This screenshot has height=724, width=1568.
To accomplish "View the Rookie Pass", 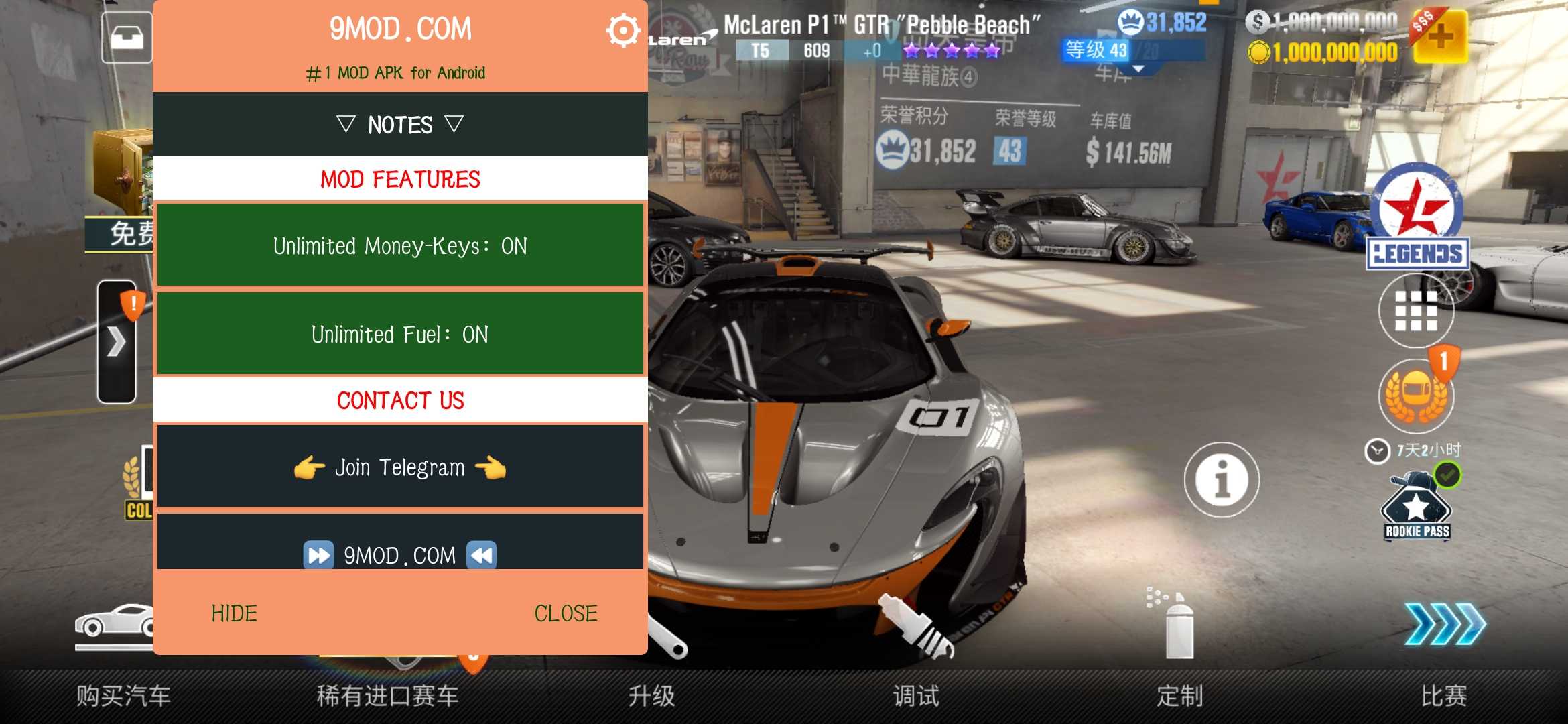I will coord(1417,509).
